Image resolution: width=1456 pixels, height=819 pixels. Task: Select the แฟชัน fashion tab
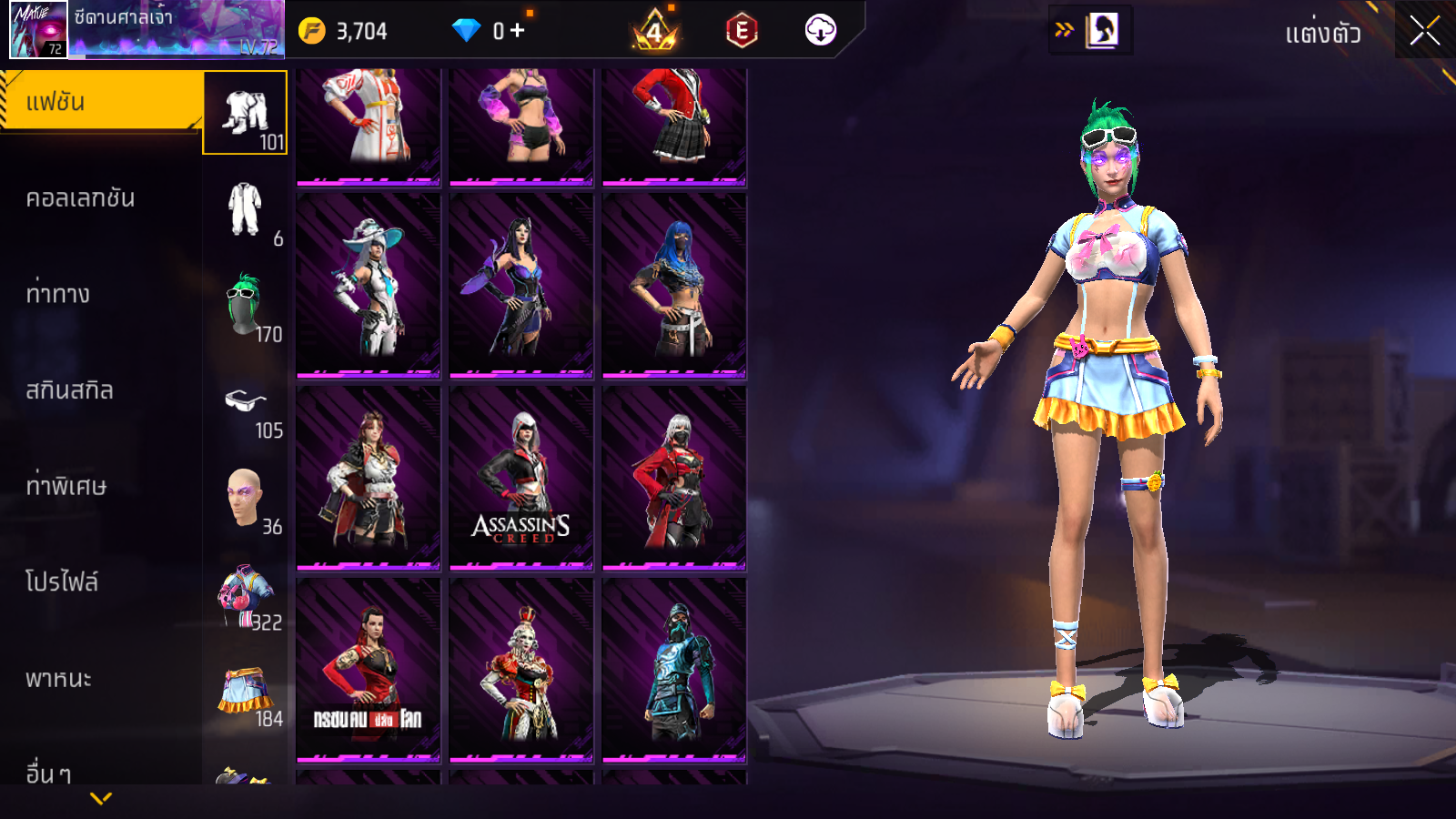(x=100, y=102)
